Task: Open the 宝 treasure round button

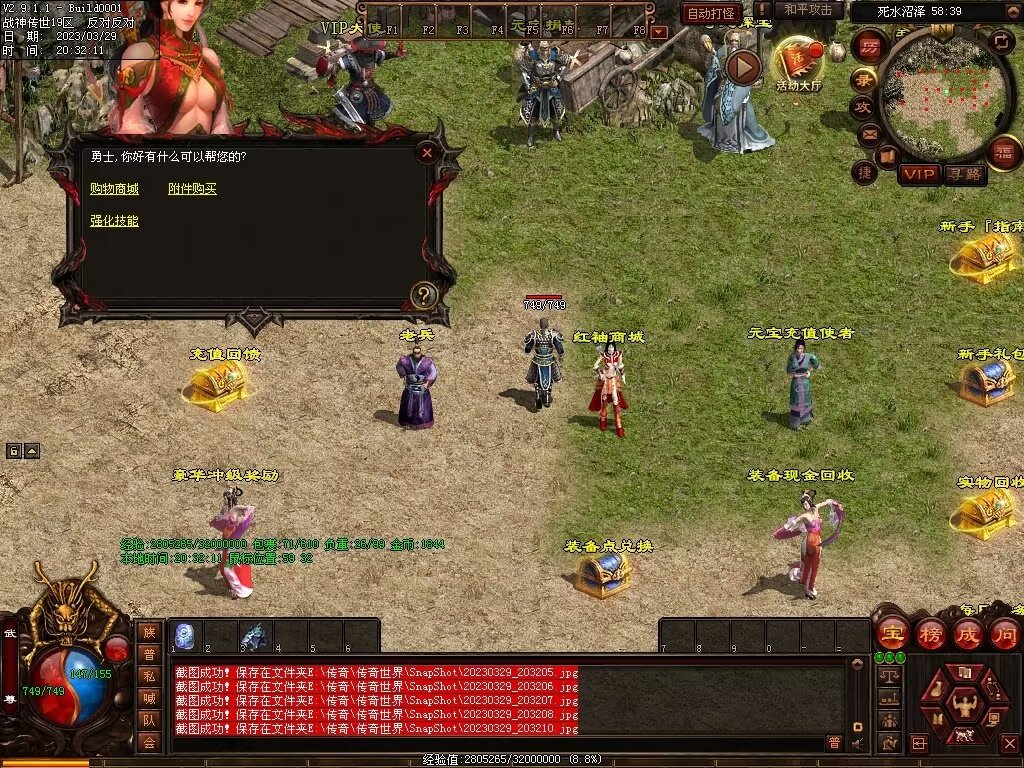Action: (892, 634)
